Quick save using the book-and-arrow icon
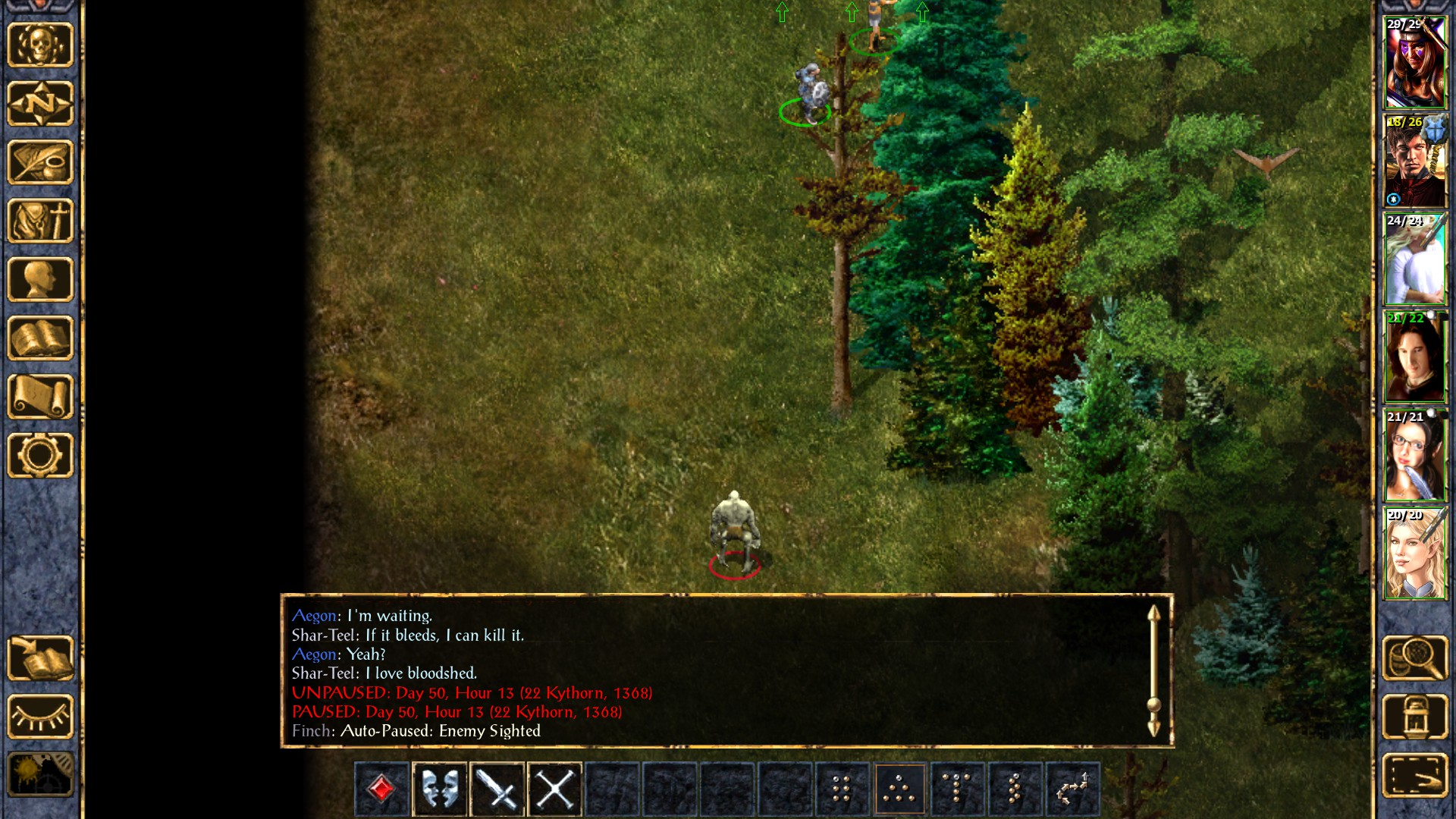The width and height of the screenshot is (1456, 819). [40, 658]
